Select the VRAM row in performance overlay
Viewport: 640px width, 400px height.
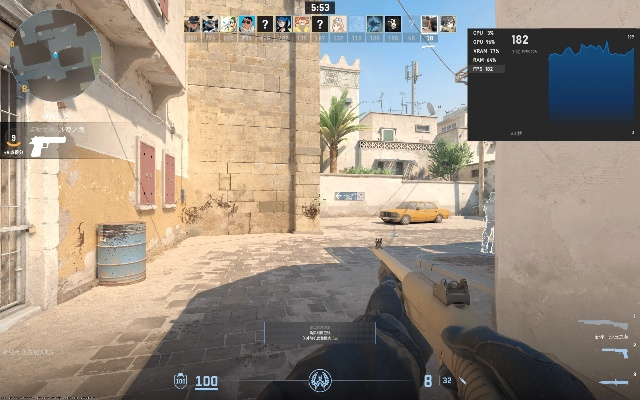[x=488, y=51]
